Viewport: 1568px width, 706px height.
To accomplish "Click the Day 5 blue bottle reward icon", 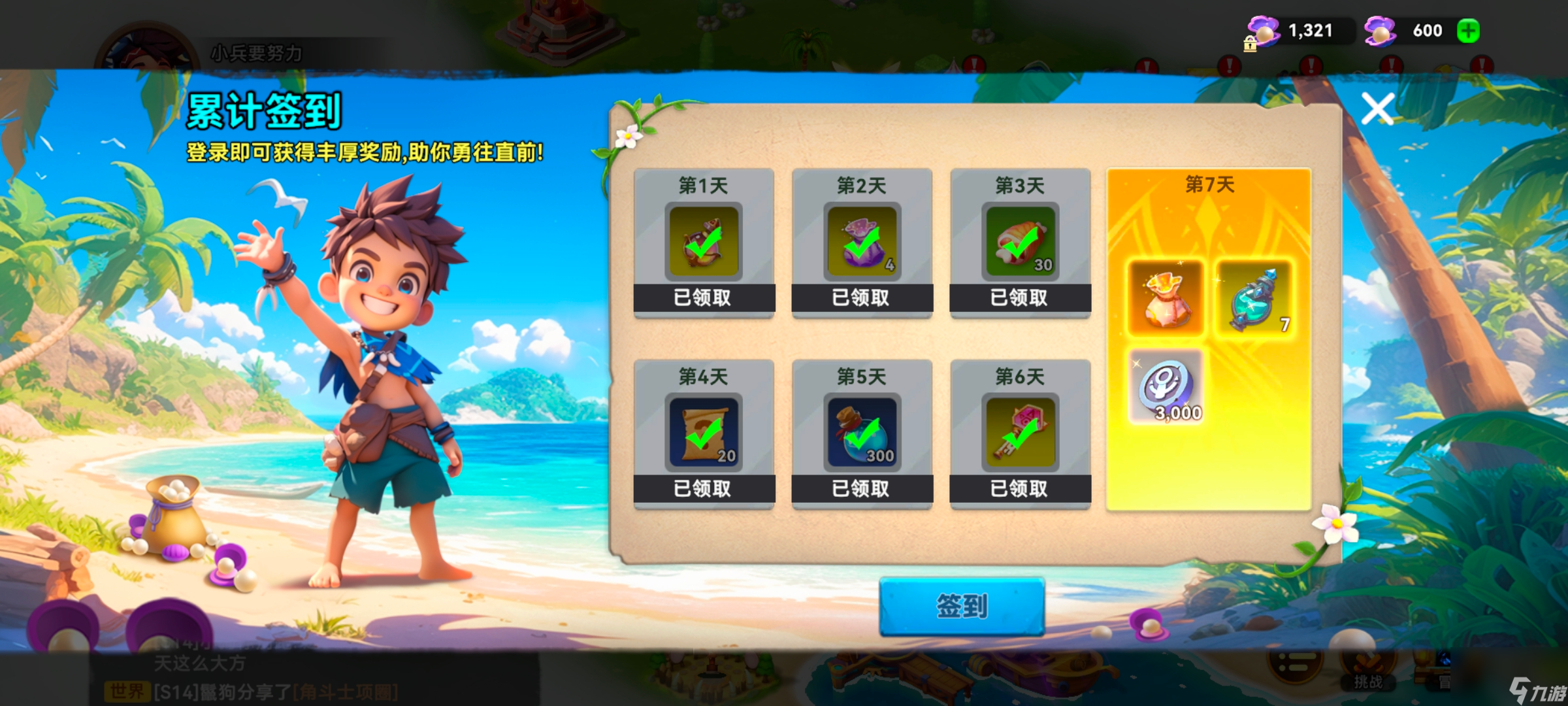I will point(861,431).
